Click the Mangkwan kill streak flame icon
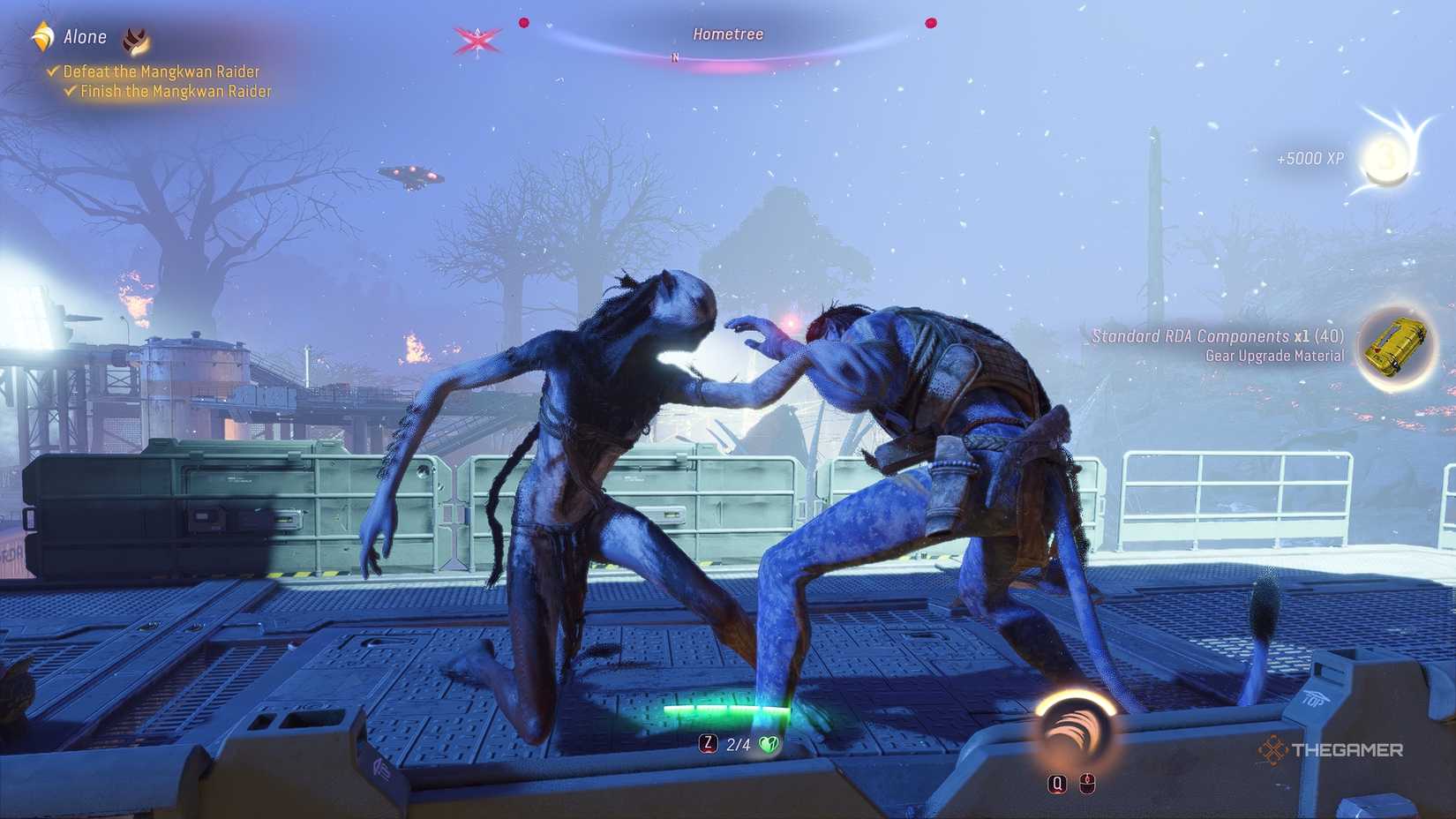 pos(134,39)
